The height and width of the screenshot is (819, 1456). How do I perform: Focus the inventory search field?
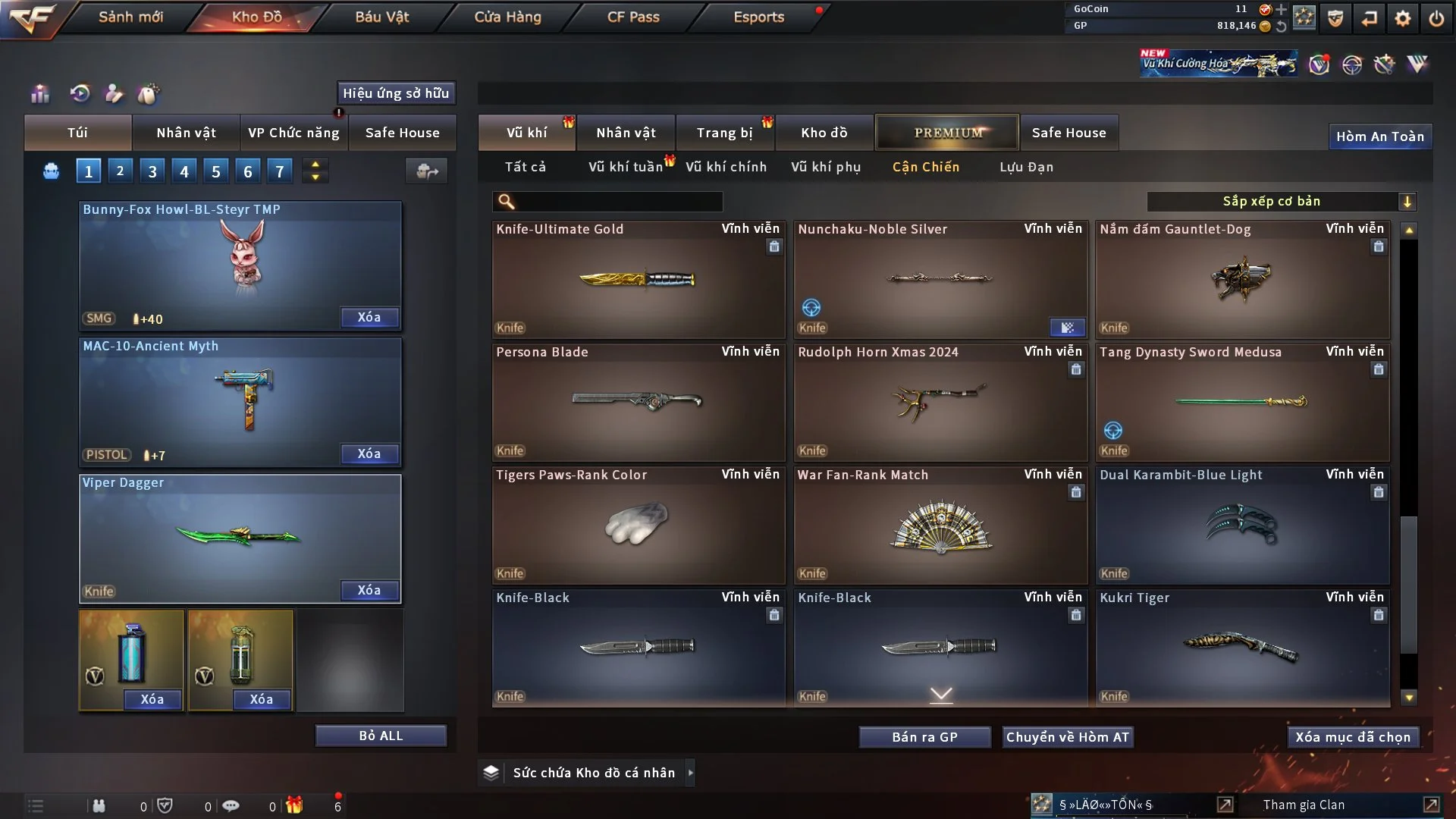pyautogui.click(x=618, y=202)
